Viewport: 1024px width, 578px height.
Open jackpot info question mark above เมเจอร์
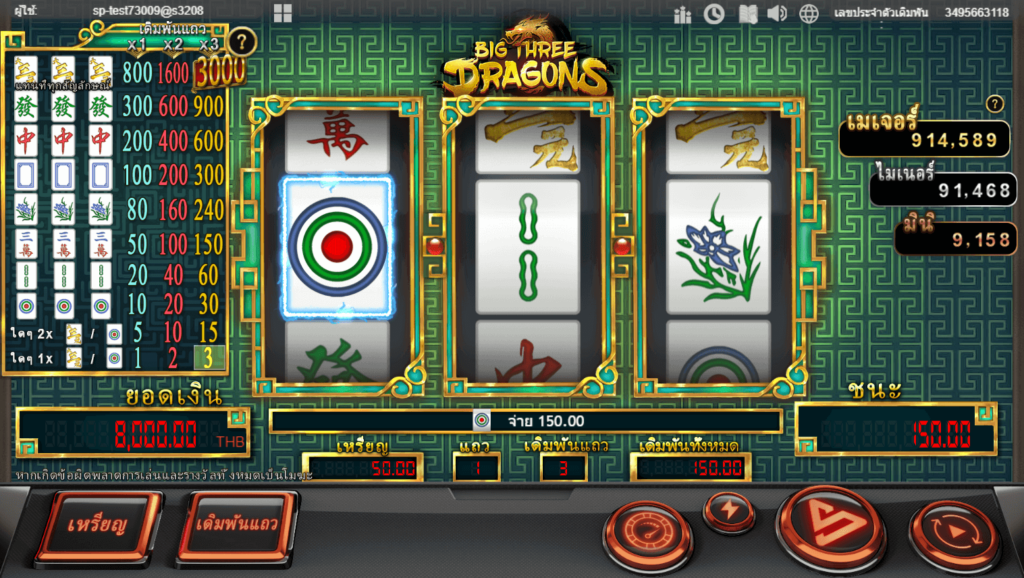tap(993, 104)
